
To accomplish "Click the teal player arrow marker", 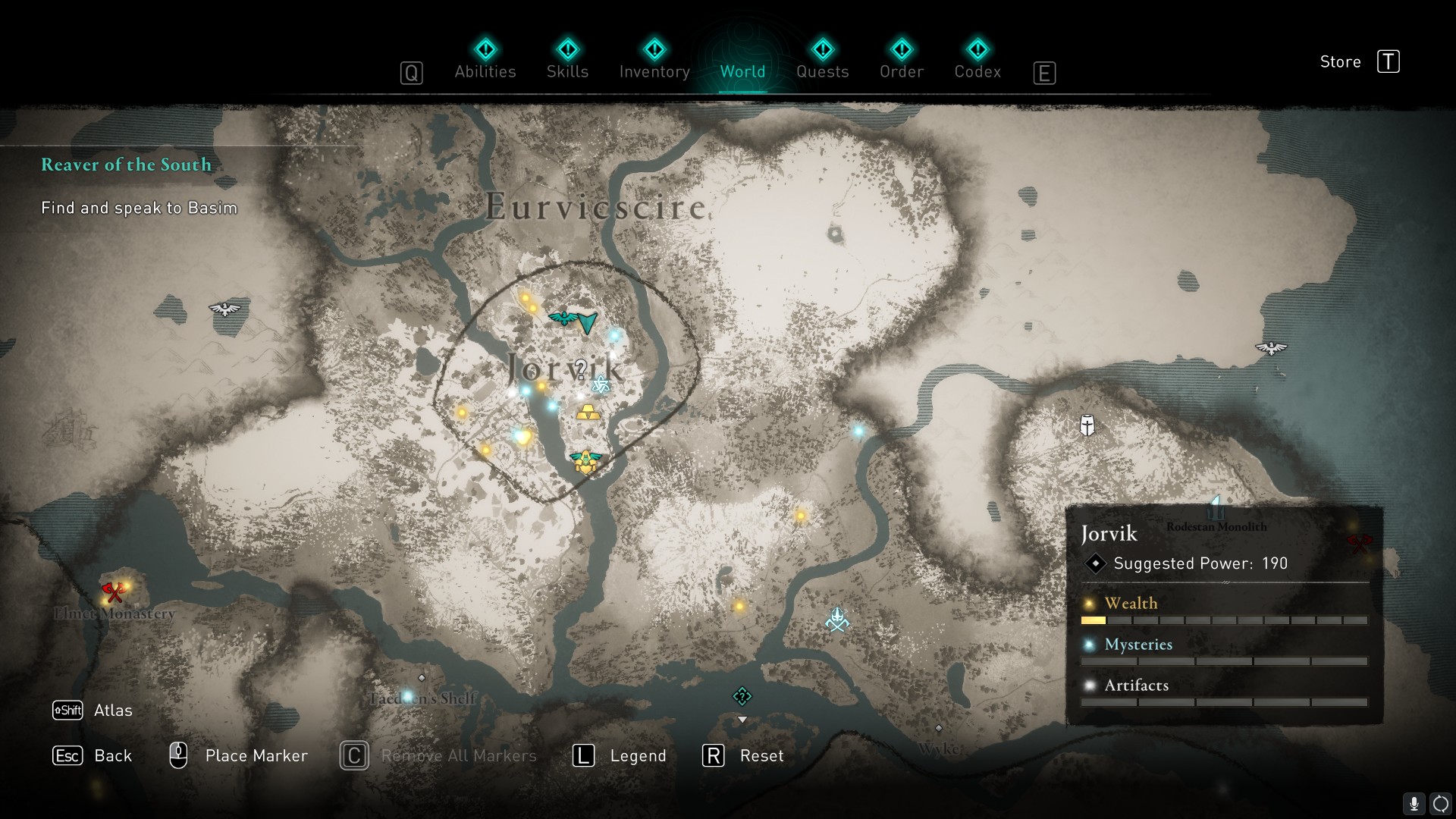I will 588,324.
